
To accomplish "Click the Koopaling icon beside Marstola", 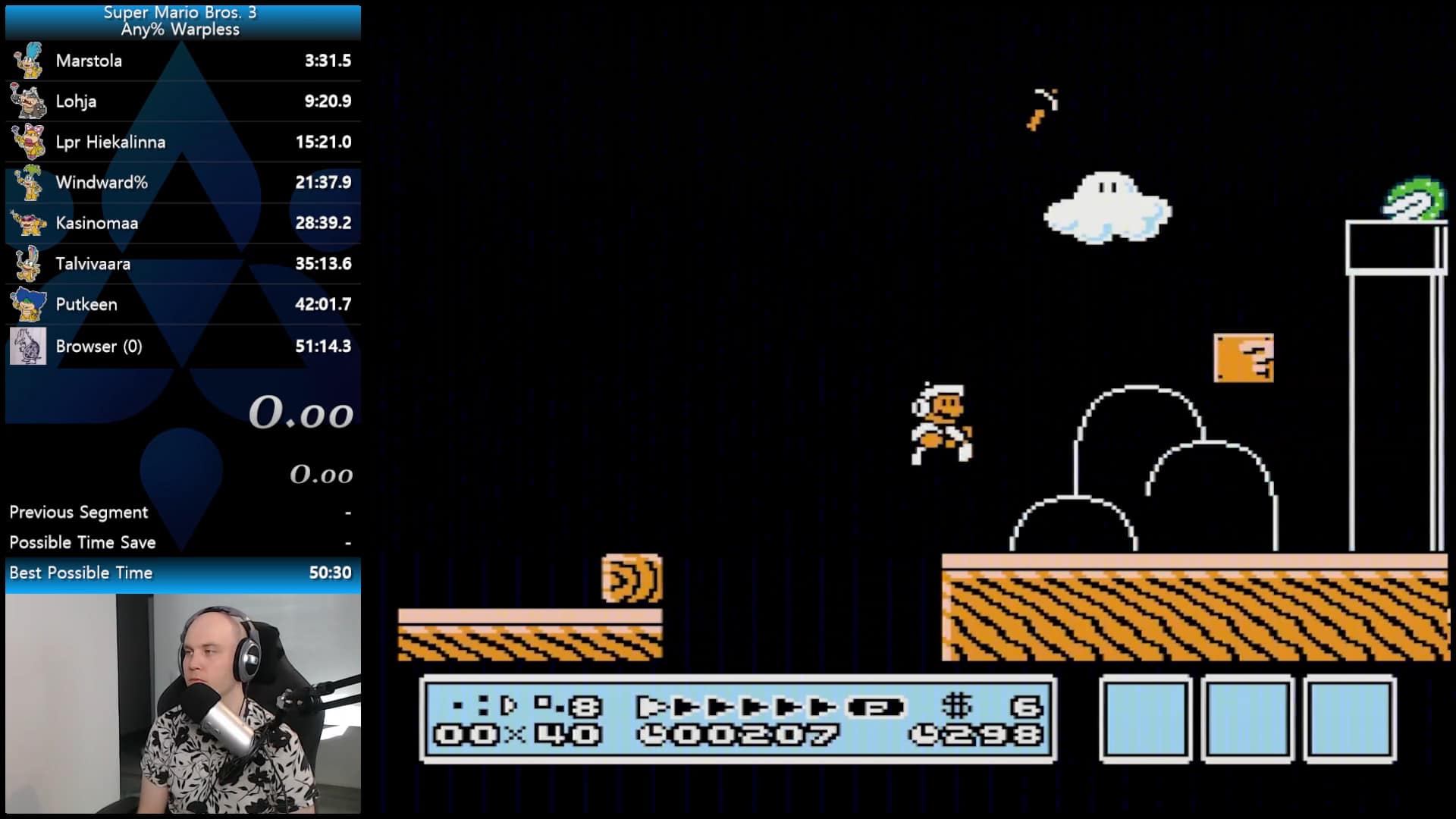I will (x=28, y=61).
